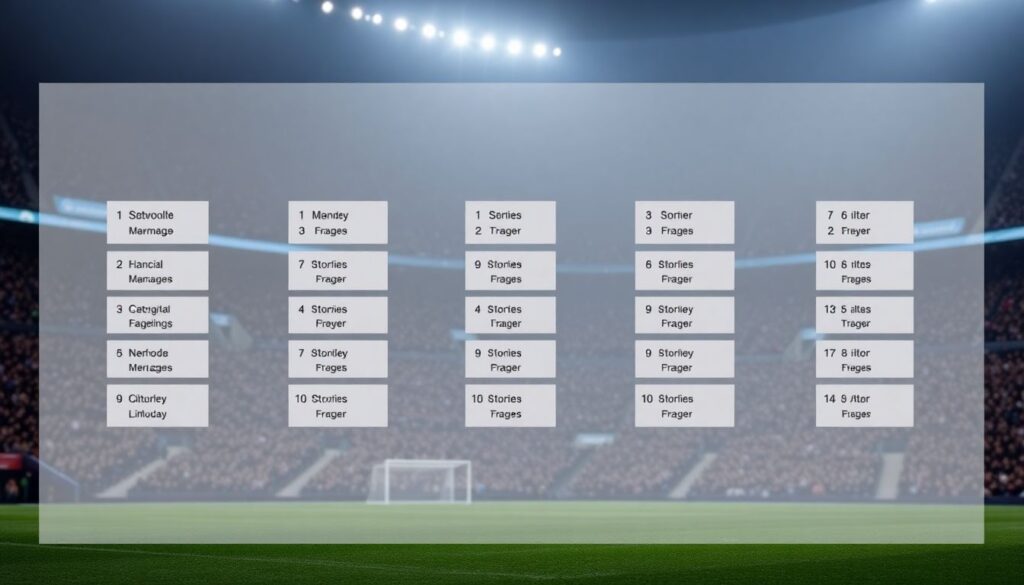Click the '1 Mandey 3 Frages' box
The image size is (1024, 585).
coord(337,222)
